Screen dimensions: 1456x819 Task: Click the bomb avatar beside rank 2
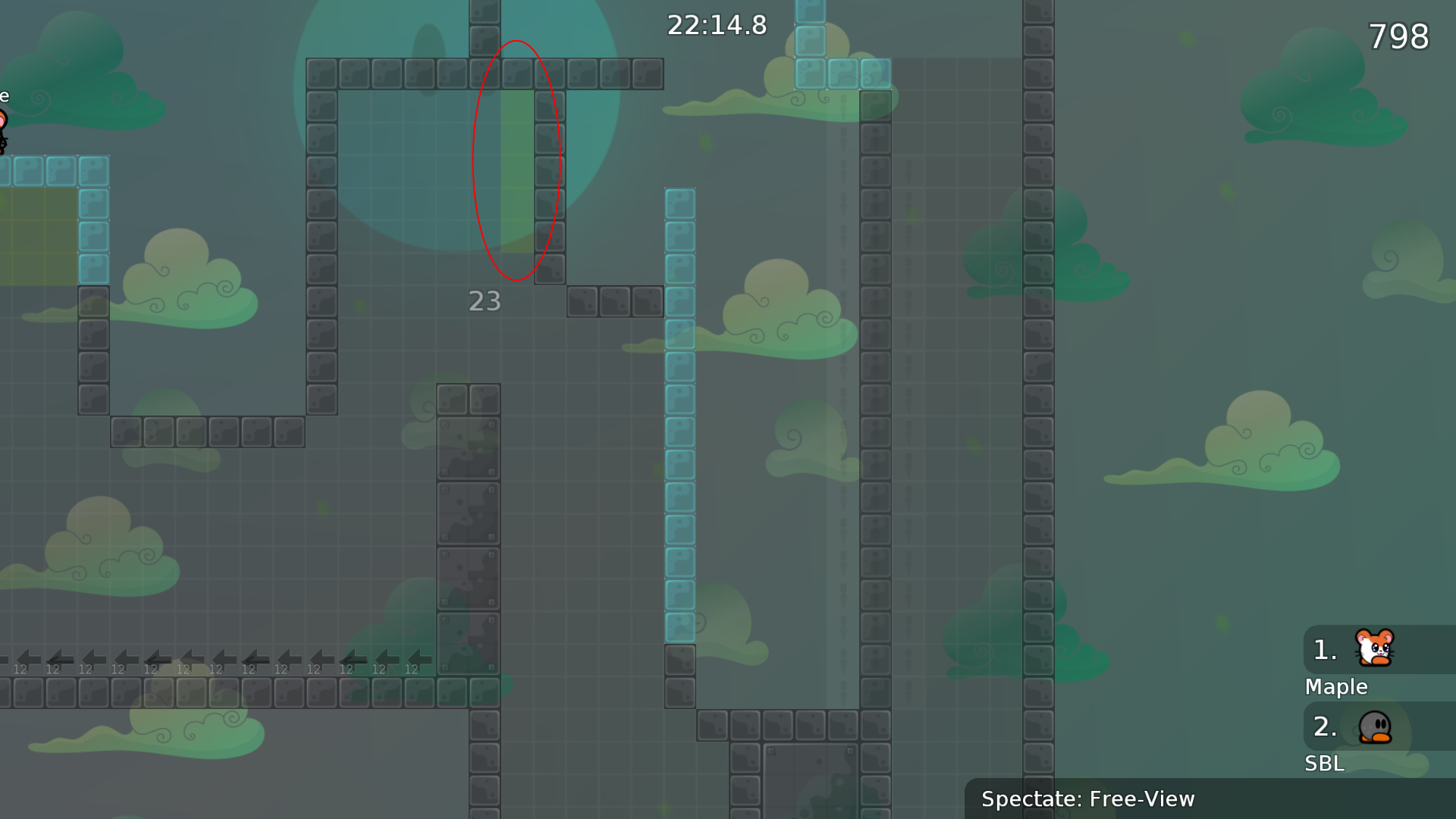(x=1374, y=726)
